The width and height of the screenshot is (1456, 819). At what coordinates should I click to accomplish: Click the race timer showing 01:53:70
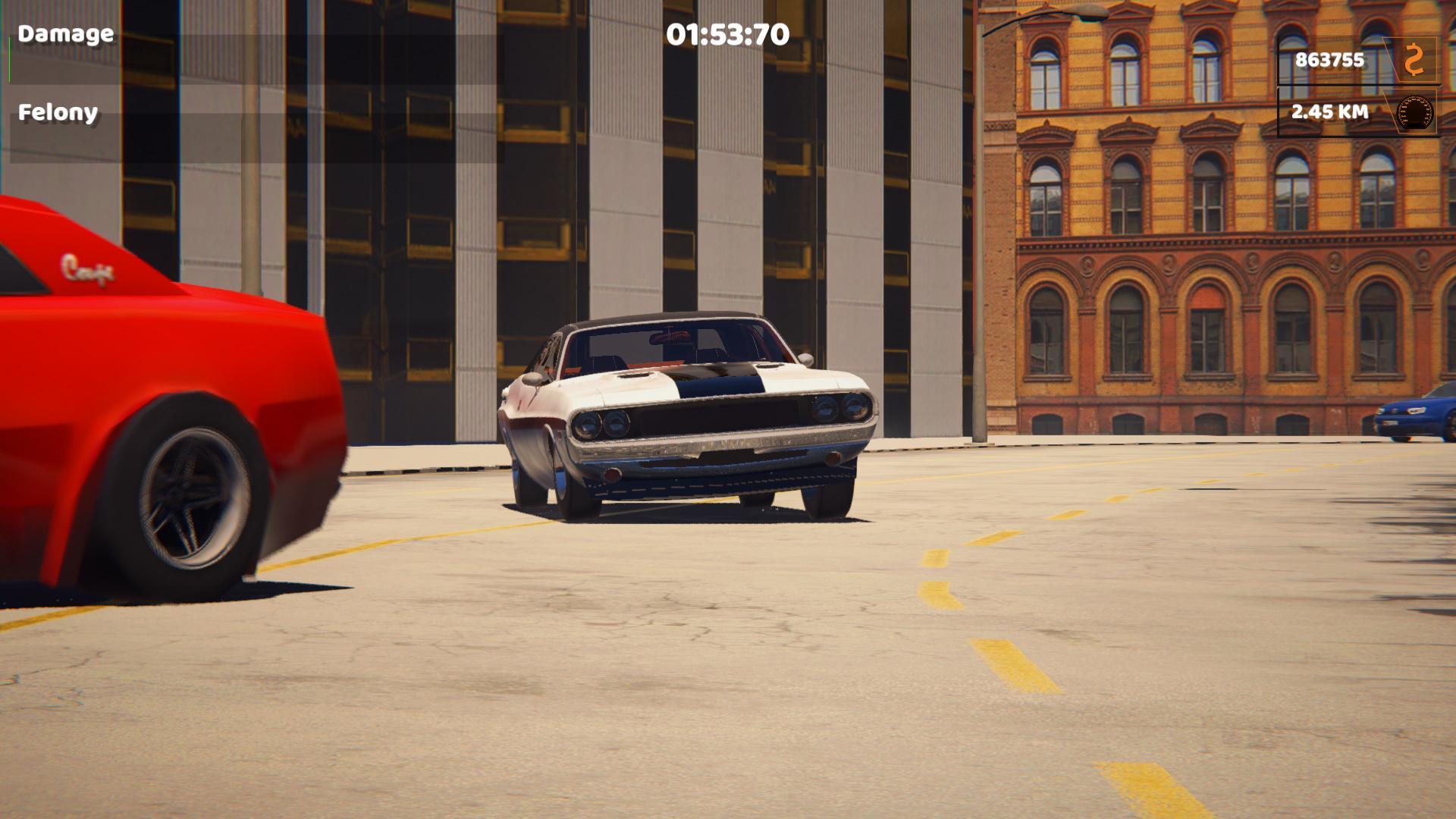725,35
